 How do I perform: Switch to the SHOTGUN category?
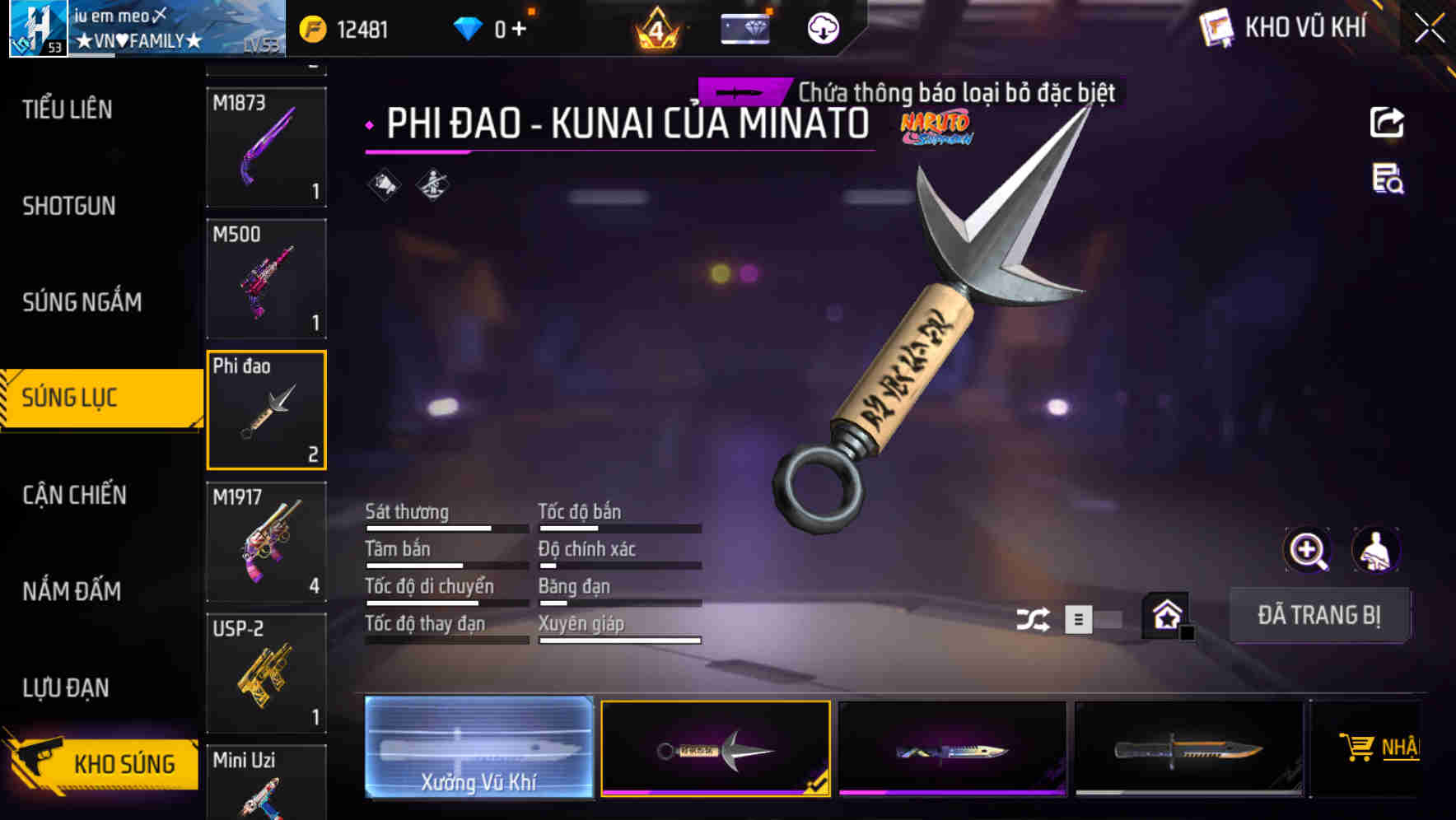tap(69, 206)
